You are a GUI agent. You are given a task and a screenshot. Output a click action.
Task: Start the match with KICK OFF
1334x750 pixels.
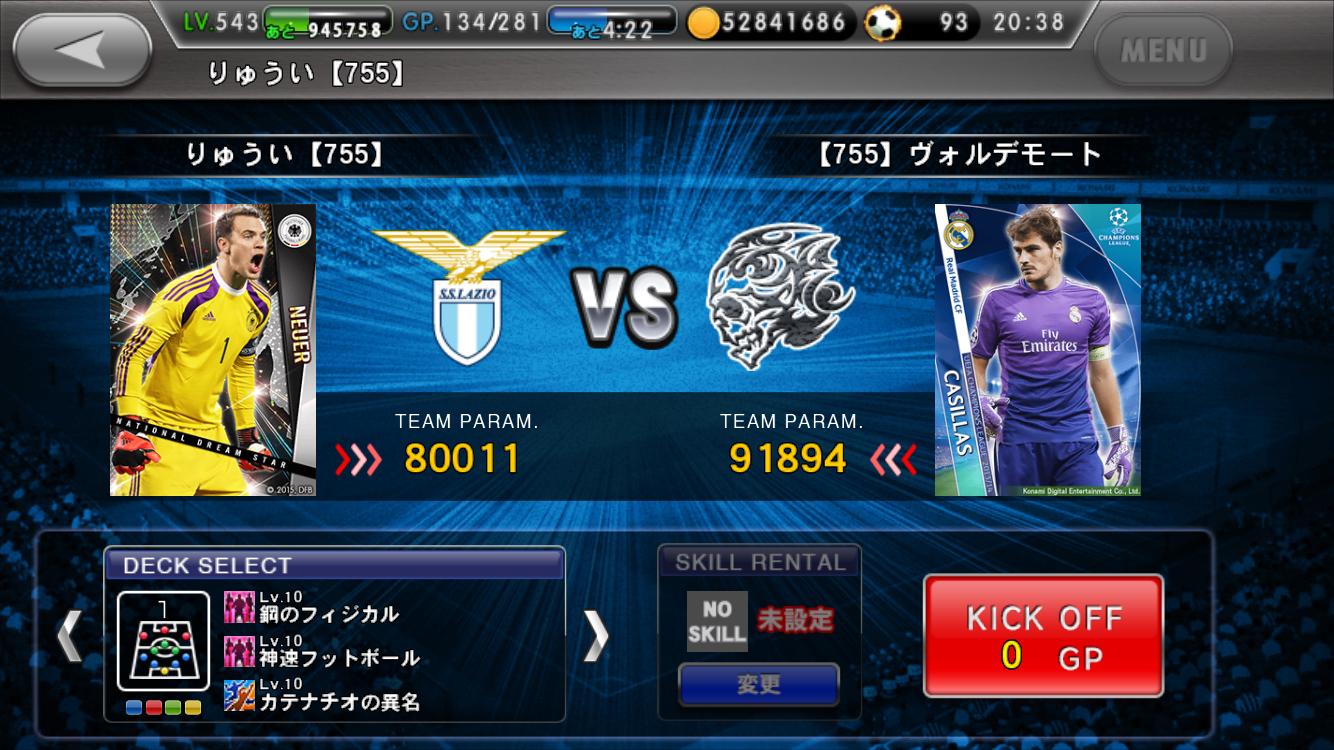pos(1043,636)
